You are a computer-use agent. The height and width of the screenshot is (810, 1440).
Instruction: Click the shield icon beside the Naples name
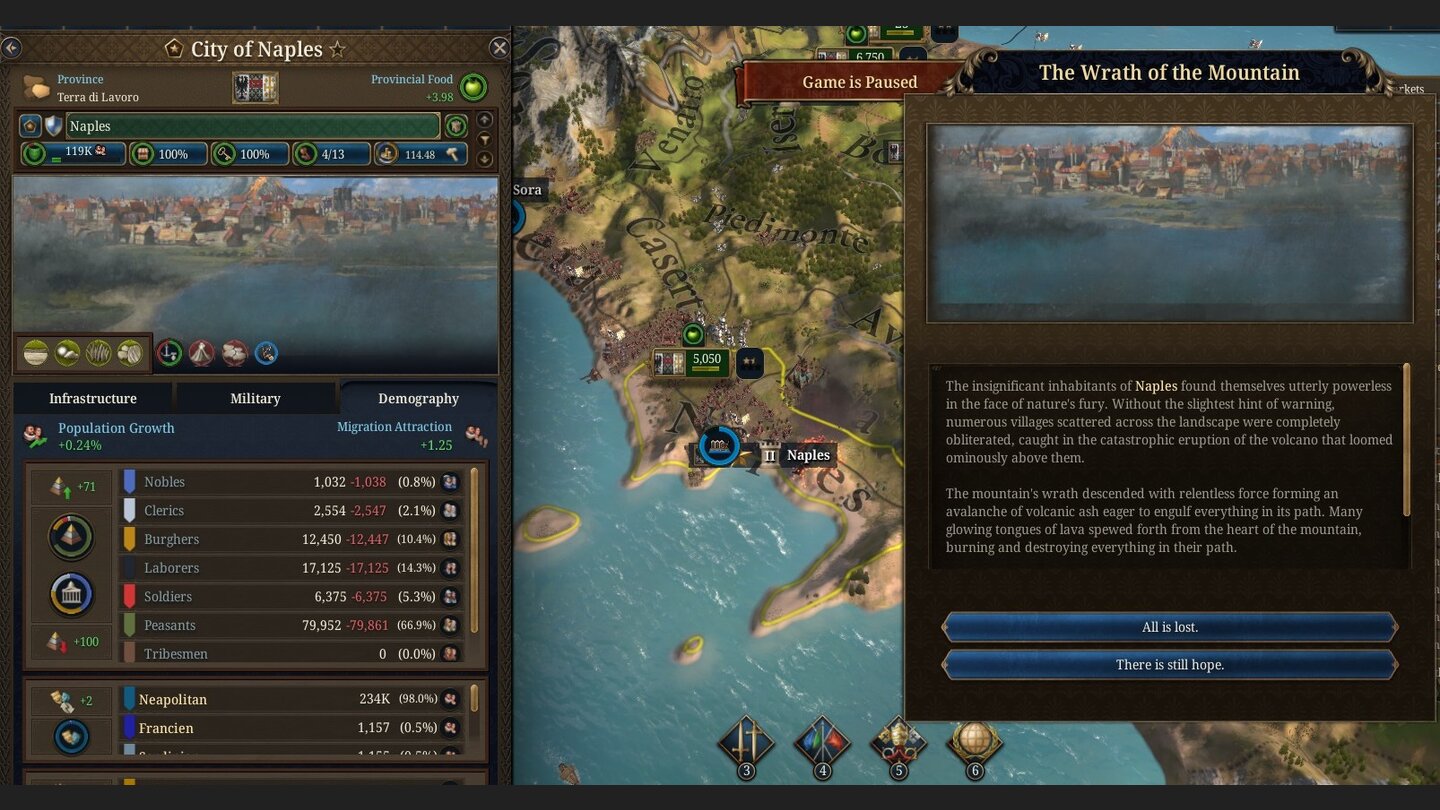pos(55,125)
